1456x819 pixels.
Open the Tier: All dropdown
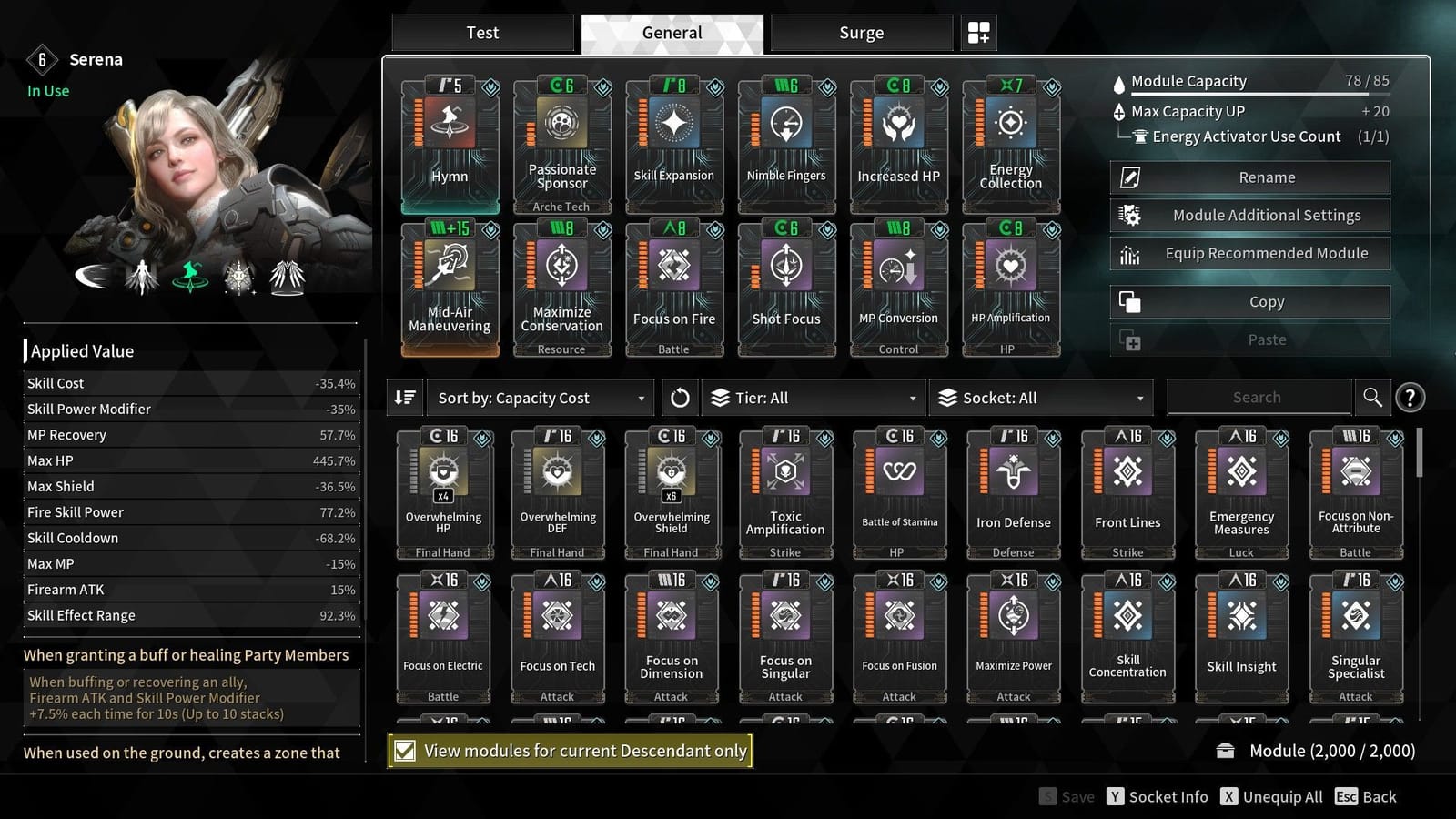[813, 398]
